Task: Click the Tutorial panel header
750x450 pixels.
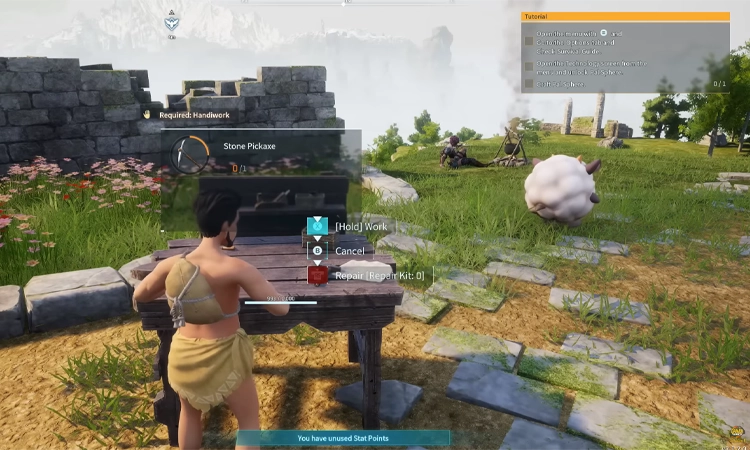Action: point(625,17)
